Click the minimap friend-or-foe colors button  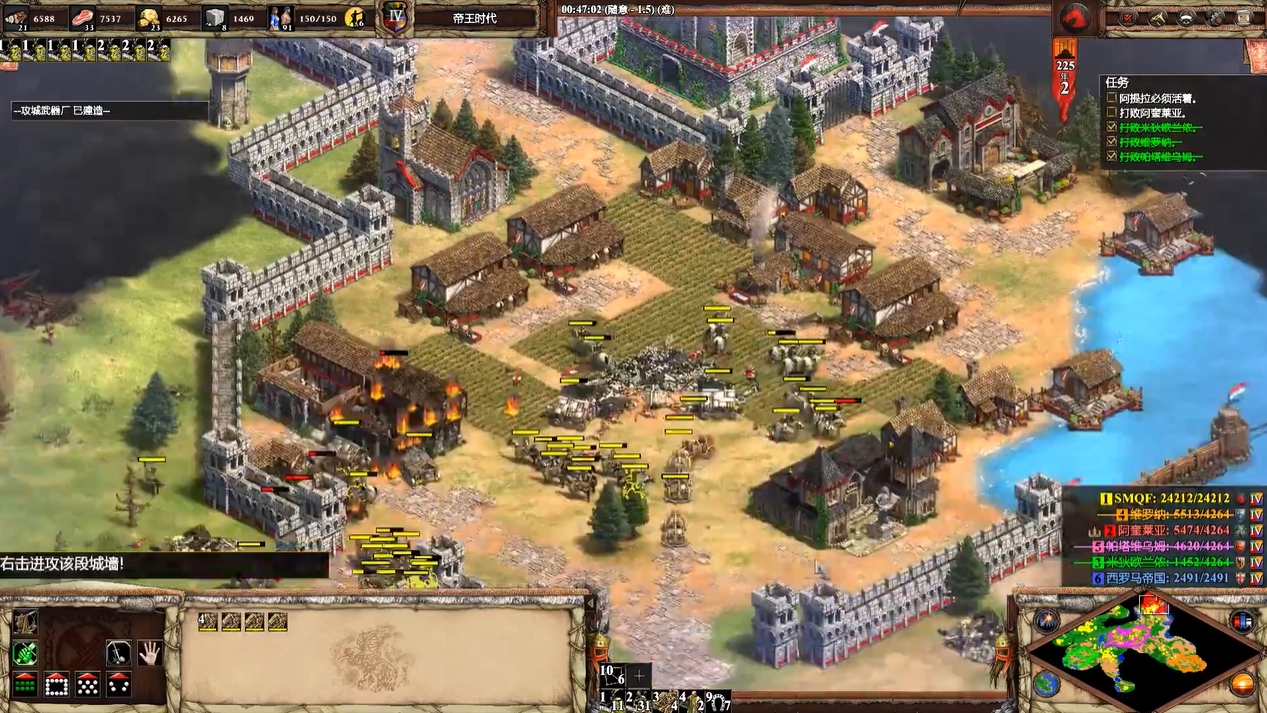click(1242, 621)
